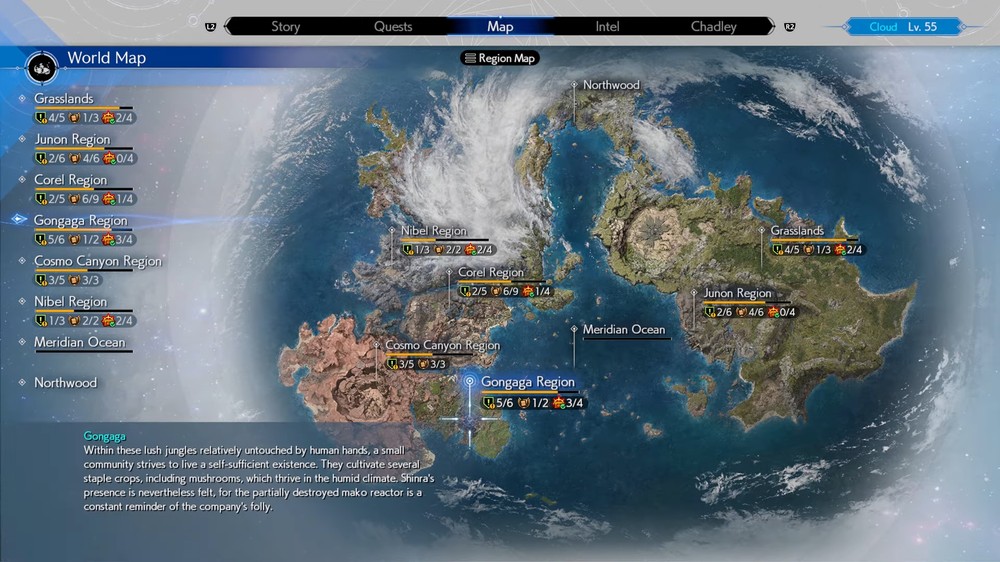Choose the Corel Region label on the map

click(x=490, y=272)
